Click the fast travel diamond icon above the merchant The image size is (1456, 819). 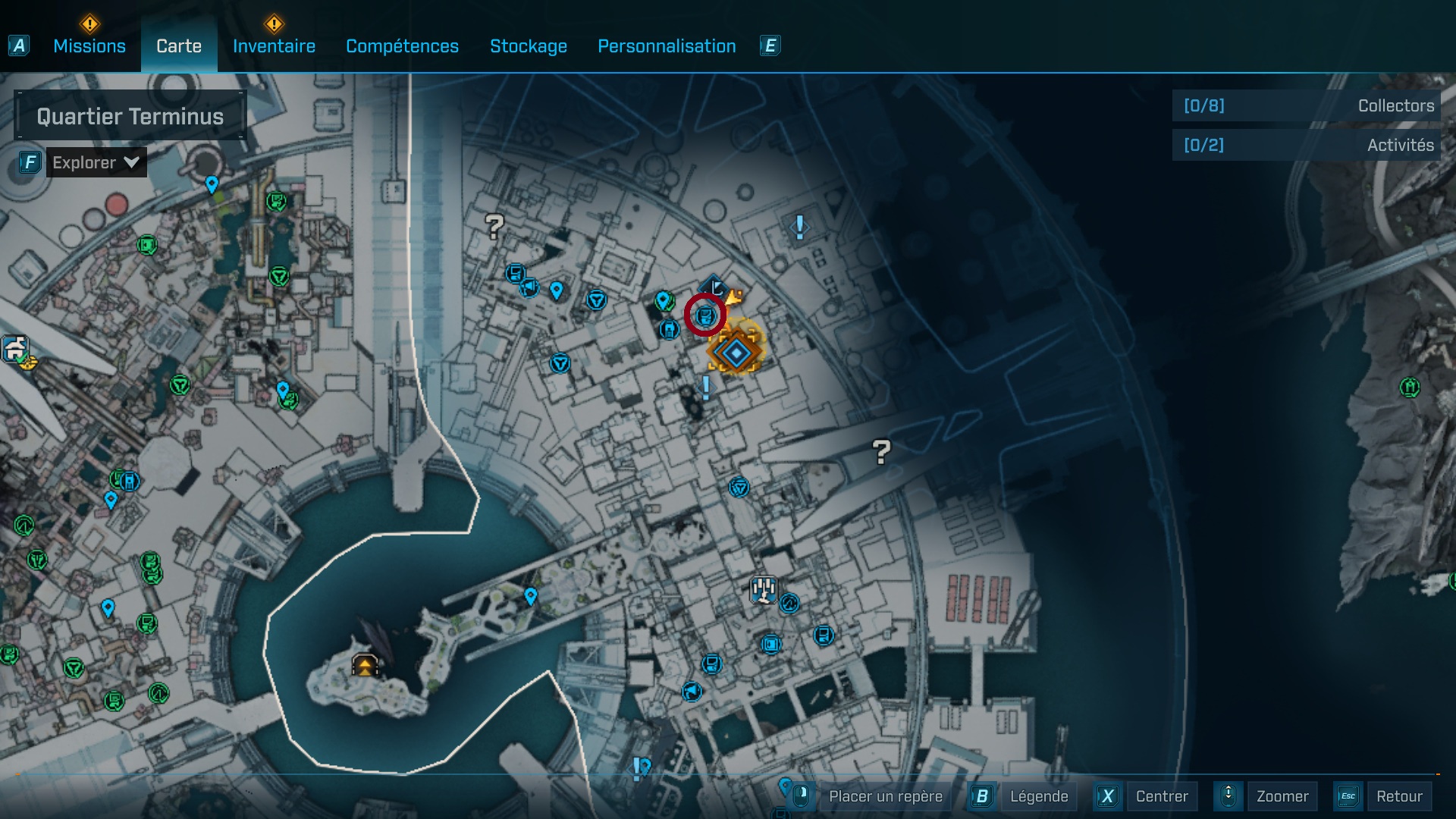pos(714,284)
